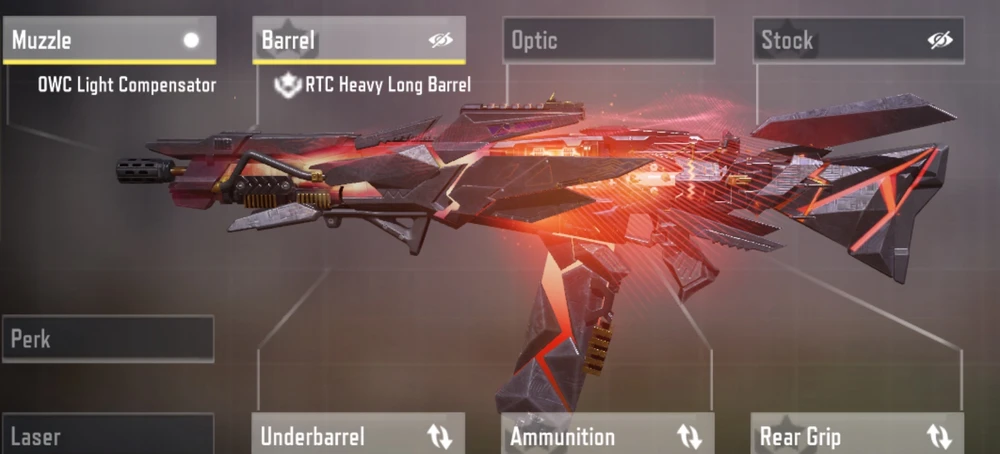Image resolution: width=1000 pixels, height=454 pixels.
Task: Toggle Stock visibility eye icon
Action: click(940, 41)
